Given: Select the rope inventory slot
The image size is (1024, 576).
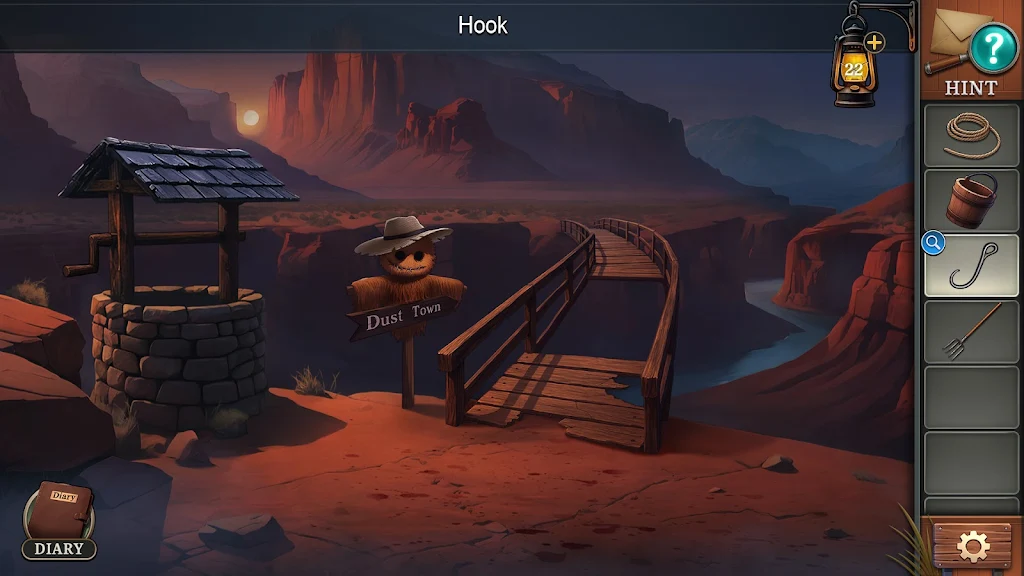Looking at the screenshot, I should [x=971, y=134].
